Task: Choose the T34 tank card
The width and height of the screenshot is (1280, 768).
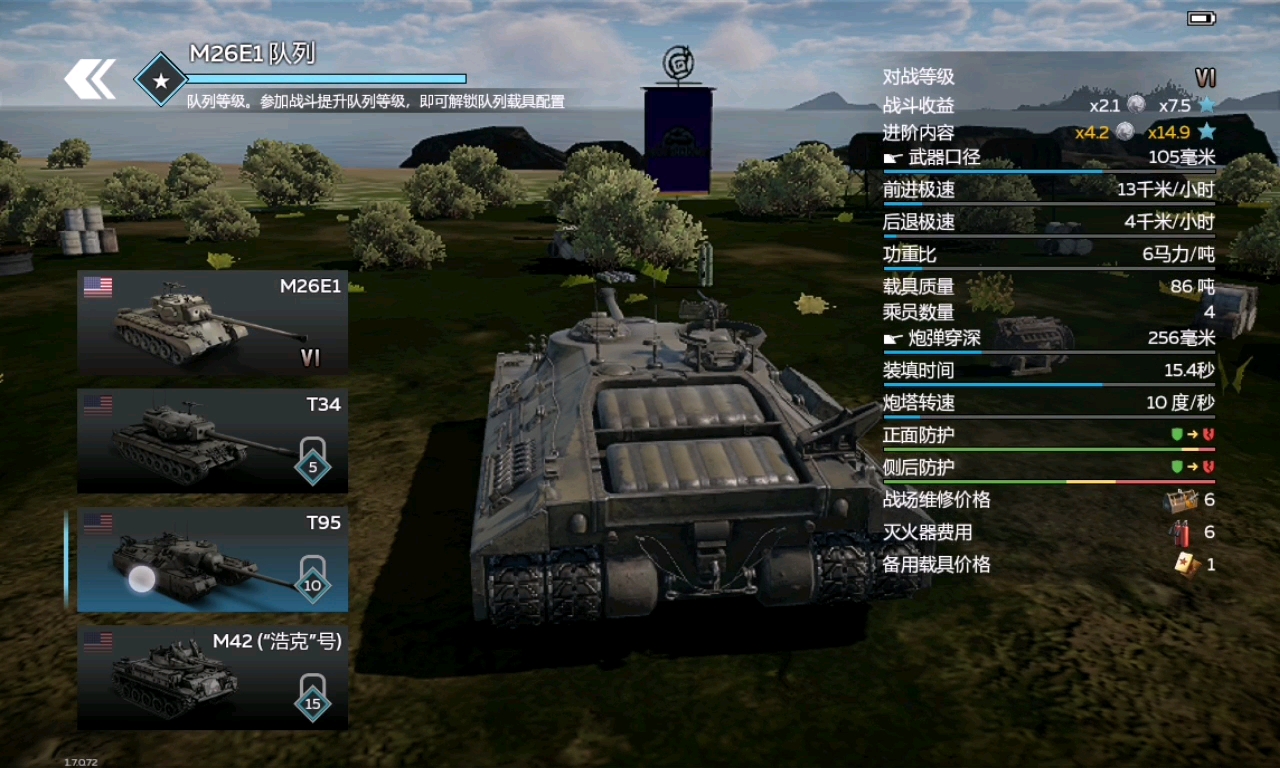Action: [212, 440]
